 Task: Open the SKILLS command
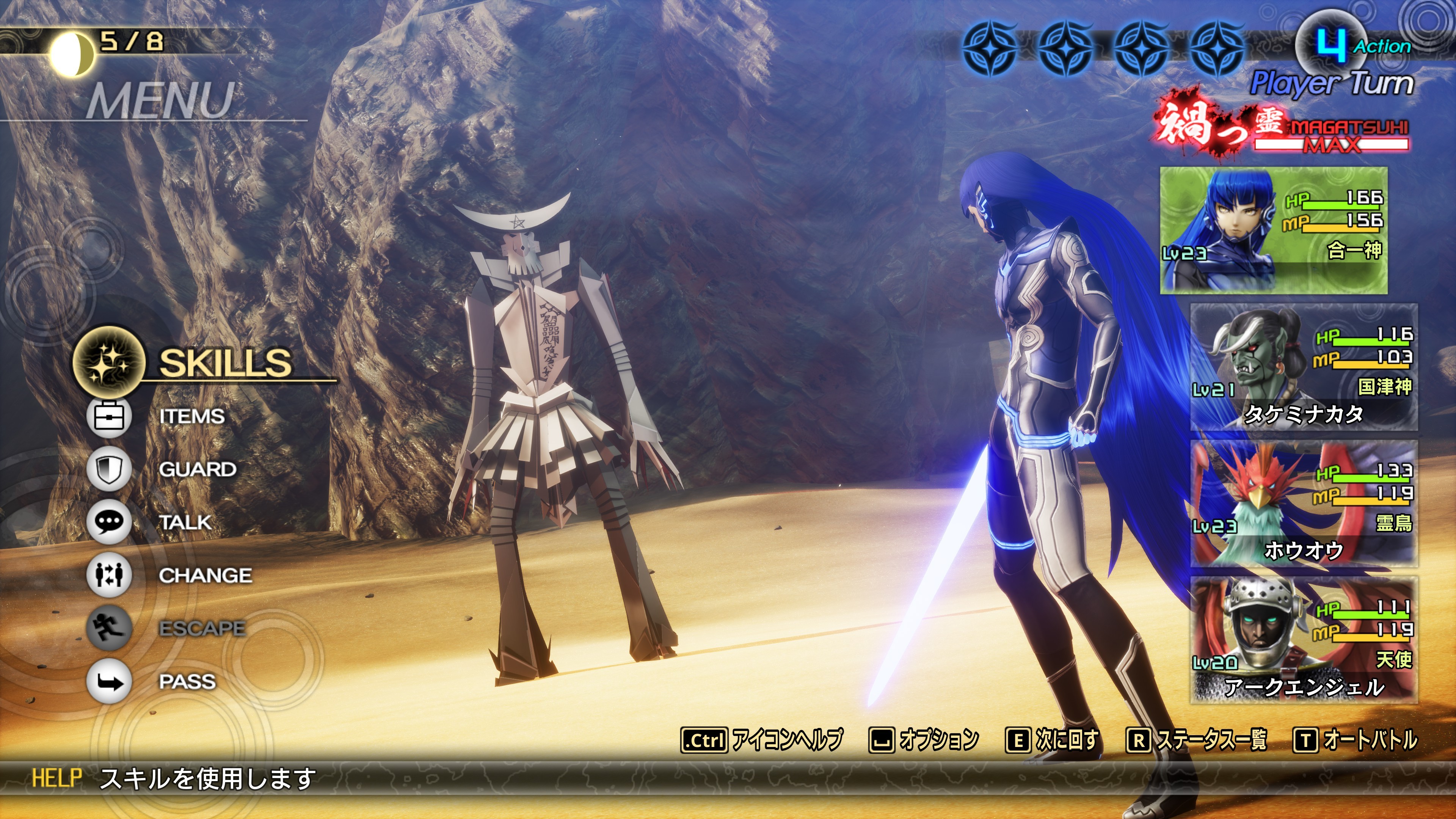tap(224, 362)
